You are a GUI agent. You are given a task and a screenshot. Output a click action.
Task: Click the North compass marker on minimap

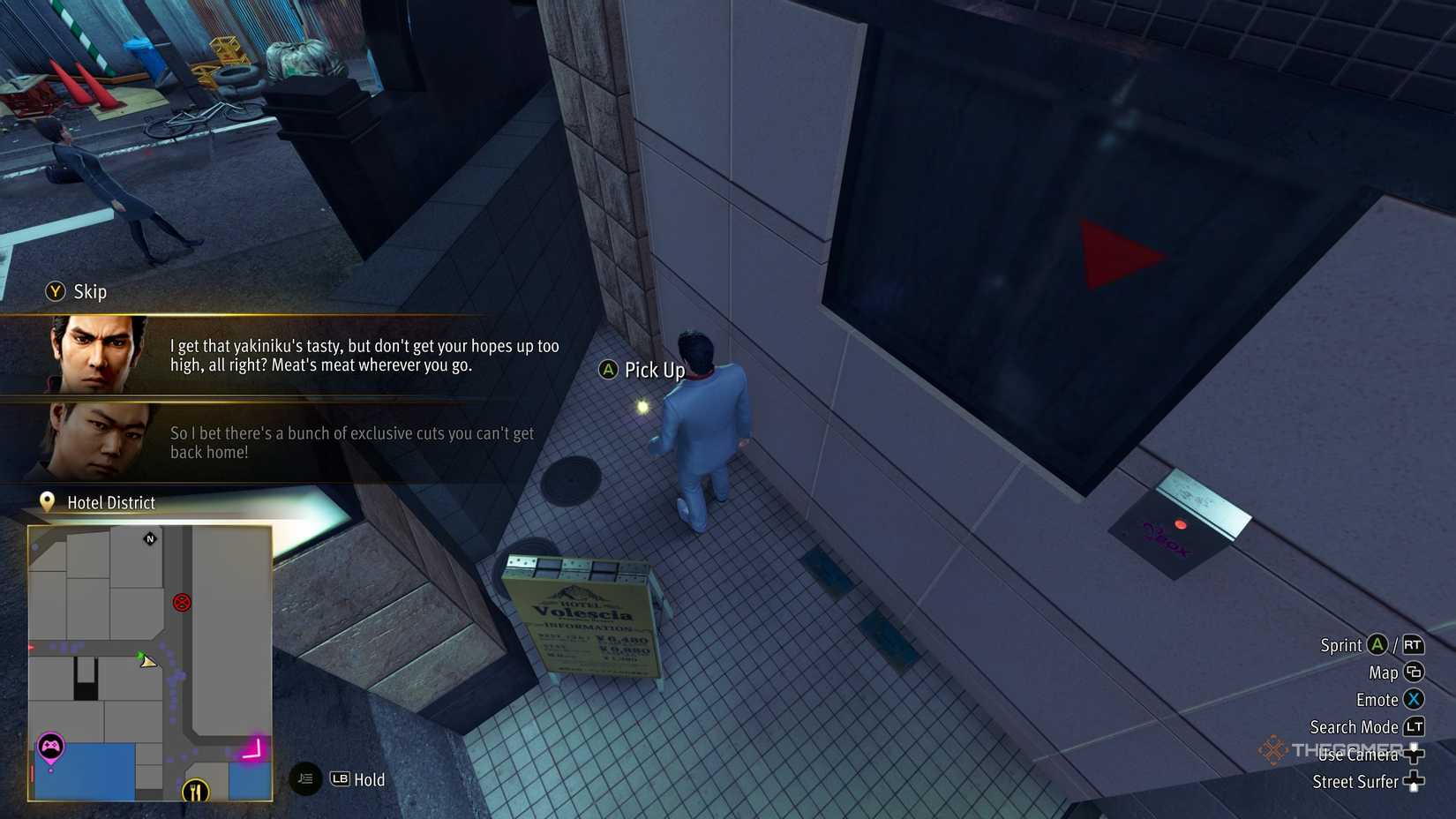pyautogui.click(x=148, y=539)
